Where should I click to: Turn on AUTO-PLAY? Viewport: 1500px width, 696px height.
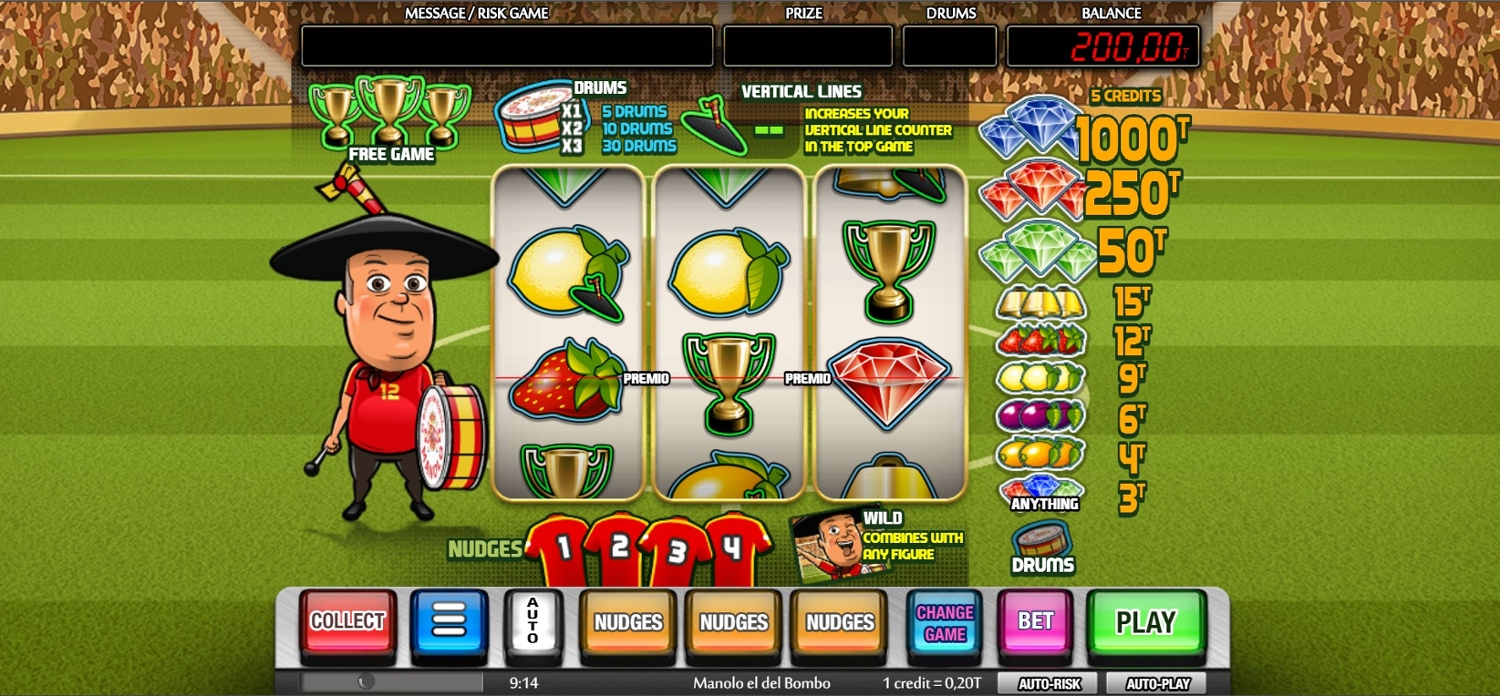point(1158,684)
